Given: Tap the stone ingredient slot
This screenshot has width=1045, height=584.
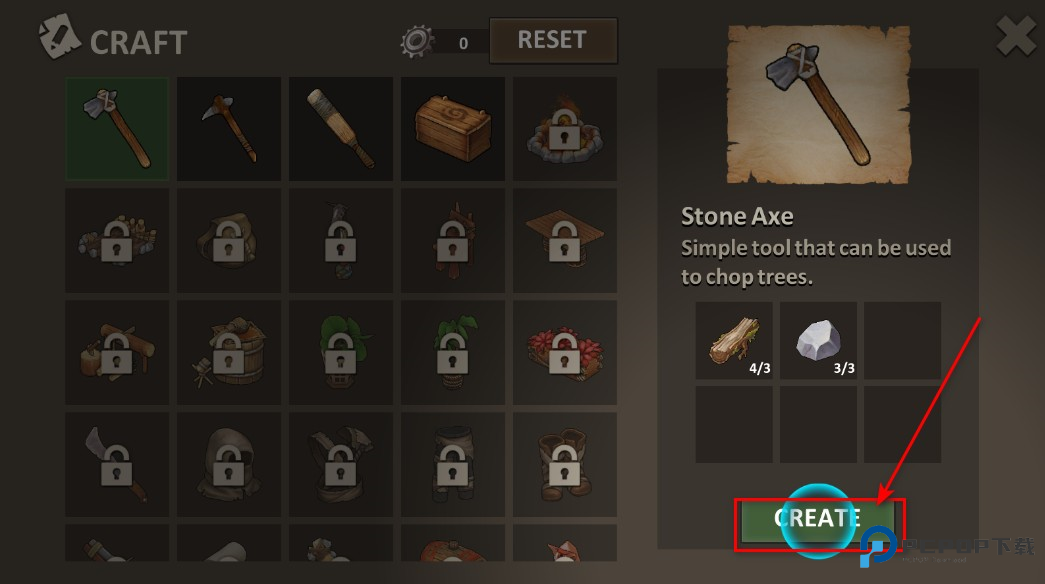Looking at the screenshot, I should (818, 341).
